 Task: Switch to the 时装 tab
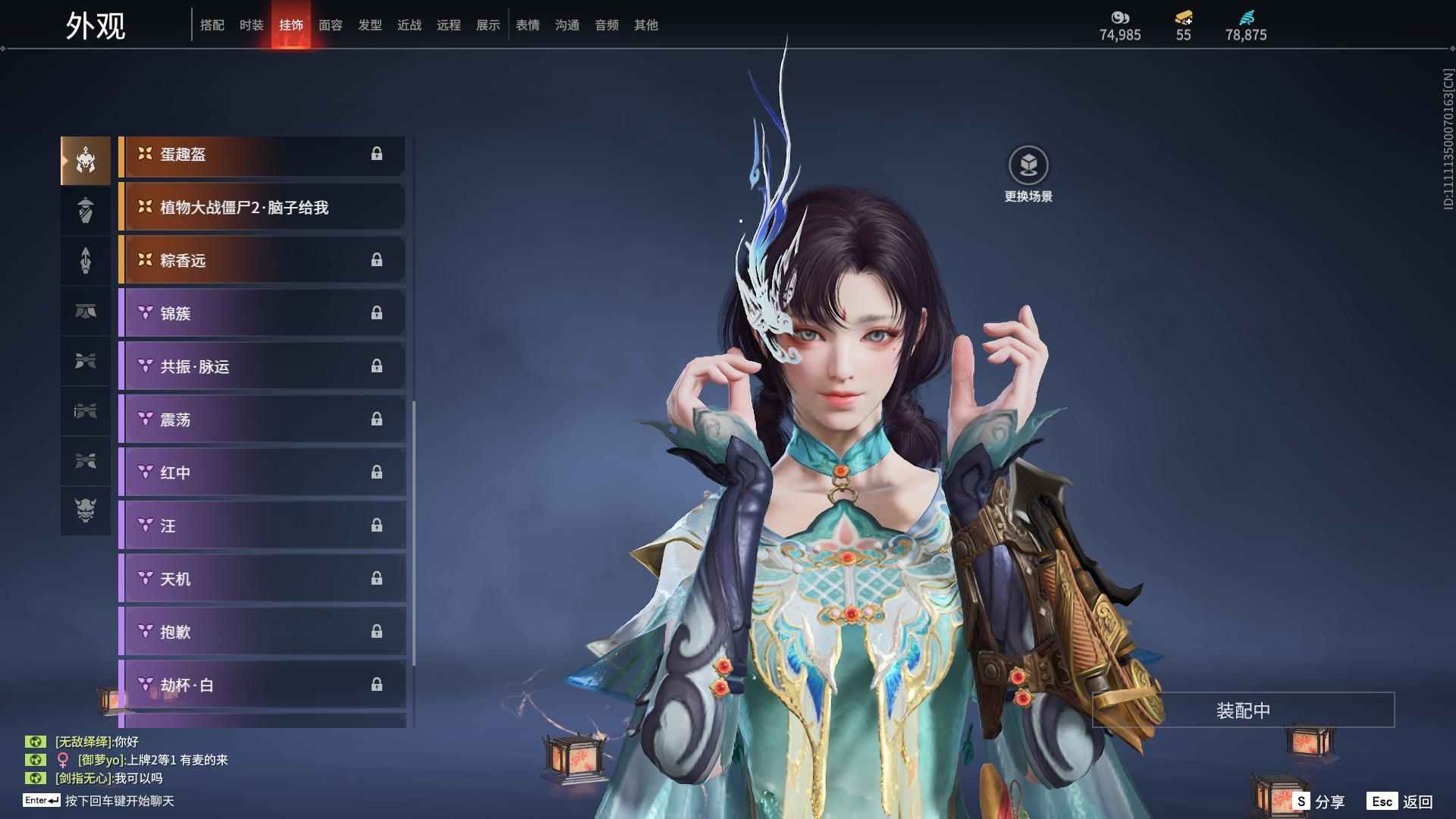[251, 25]
